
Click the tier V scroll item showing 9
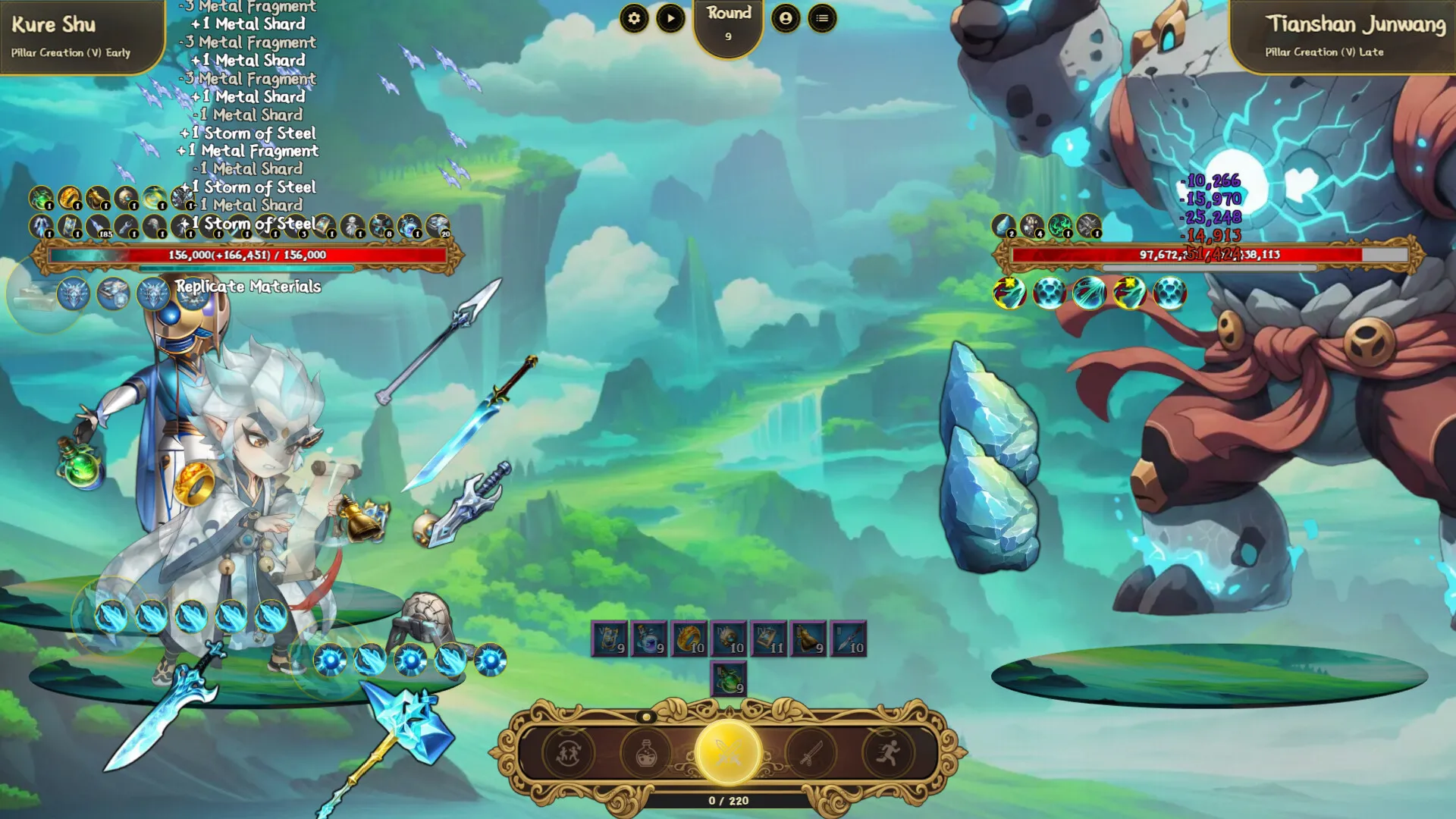point(609,639)
